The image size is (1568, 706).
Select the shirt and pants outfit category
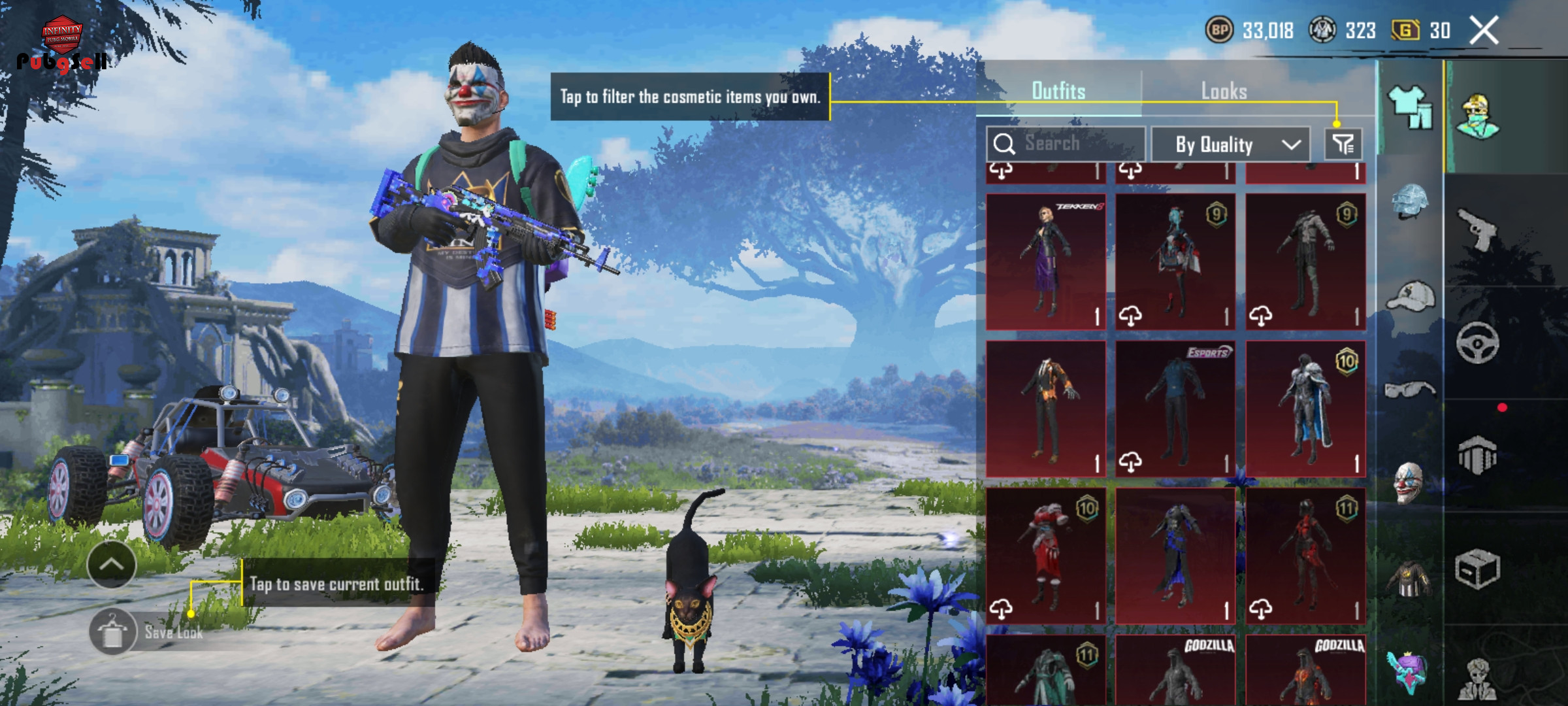coord(1410,108)
